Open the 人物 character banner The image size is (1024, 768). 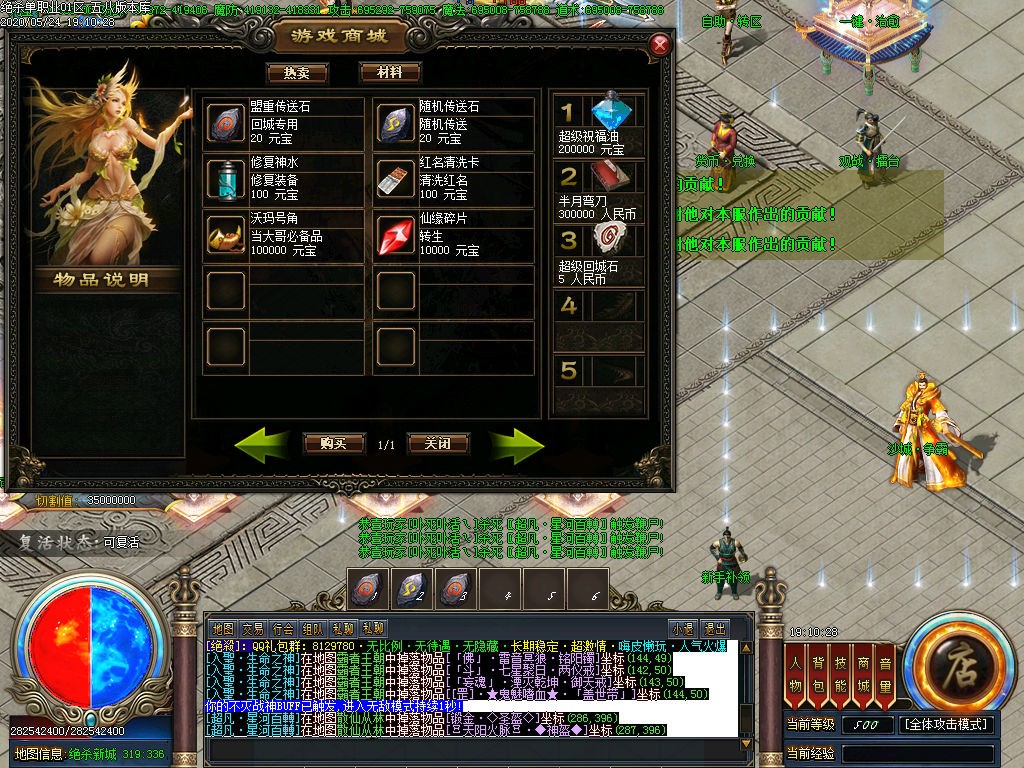click(x=795, y=676)
